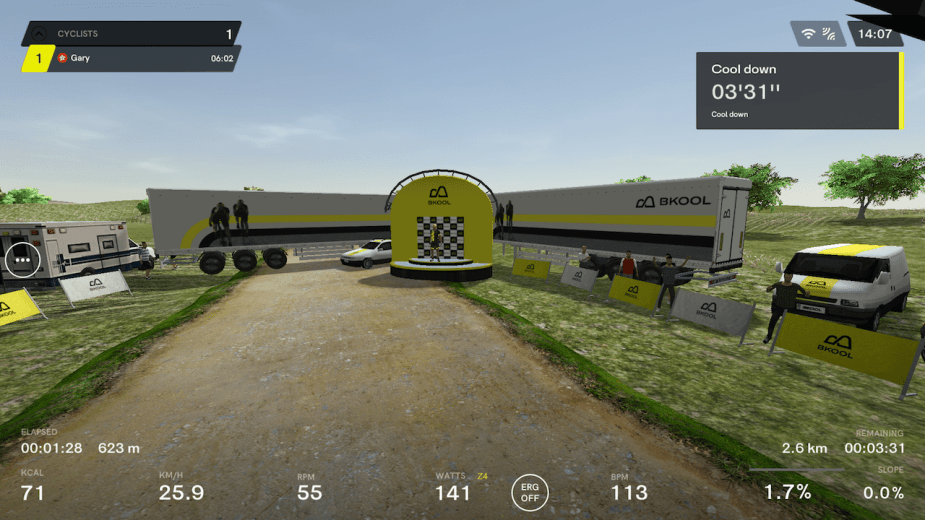Screen dimensions: 925x520
Task: Check the sensor signal connection icon
Action: tap(828, 34)
